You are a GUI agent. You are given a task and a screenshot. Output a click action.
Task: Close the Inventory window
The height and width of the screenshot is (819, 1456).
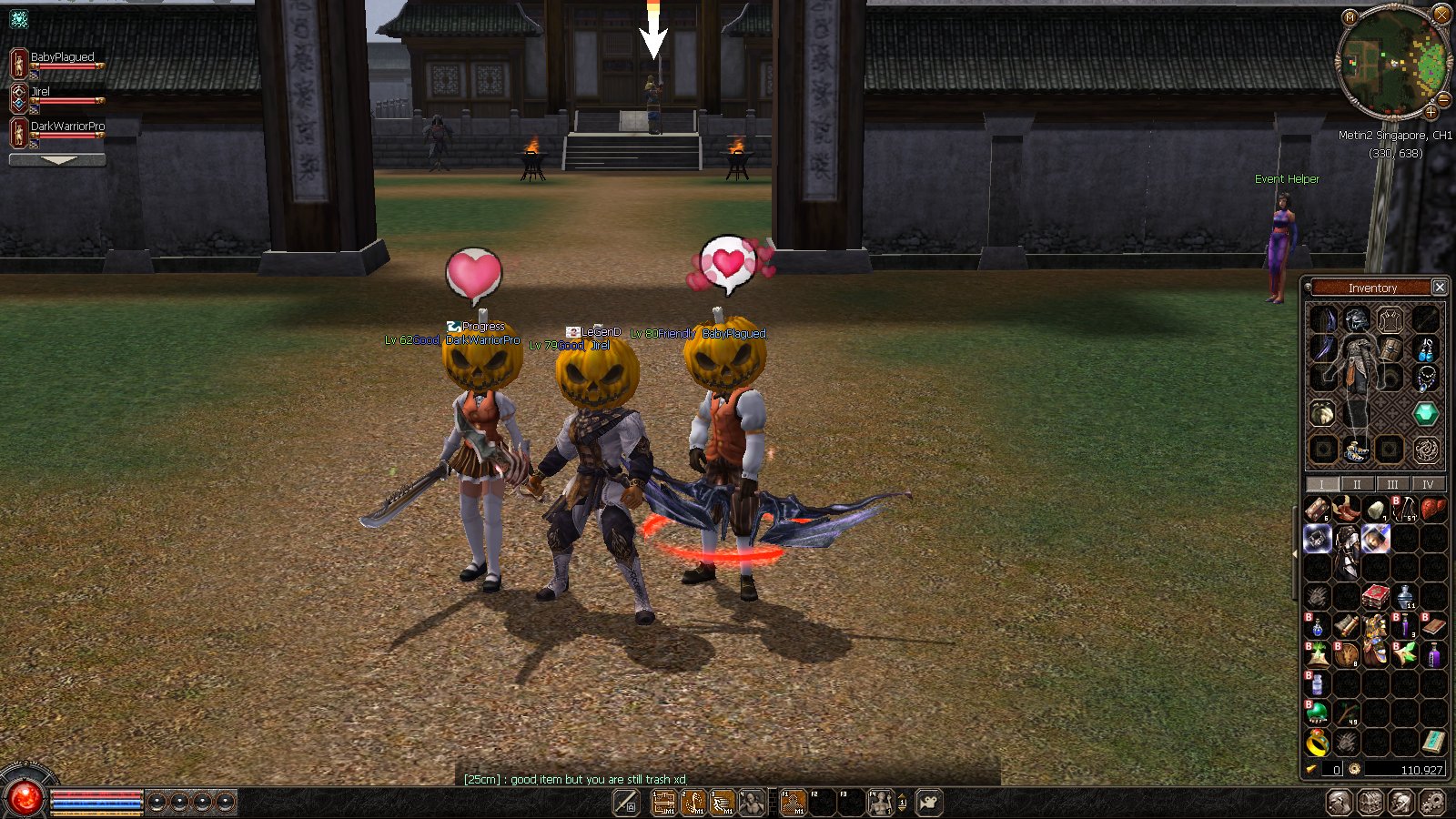pyautogui.click(x=1440, y=287)
